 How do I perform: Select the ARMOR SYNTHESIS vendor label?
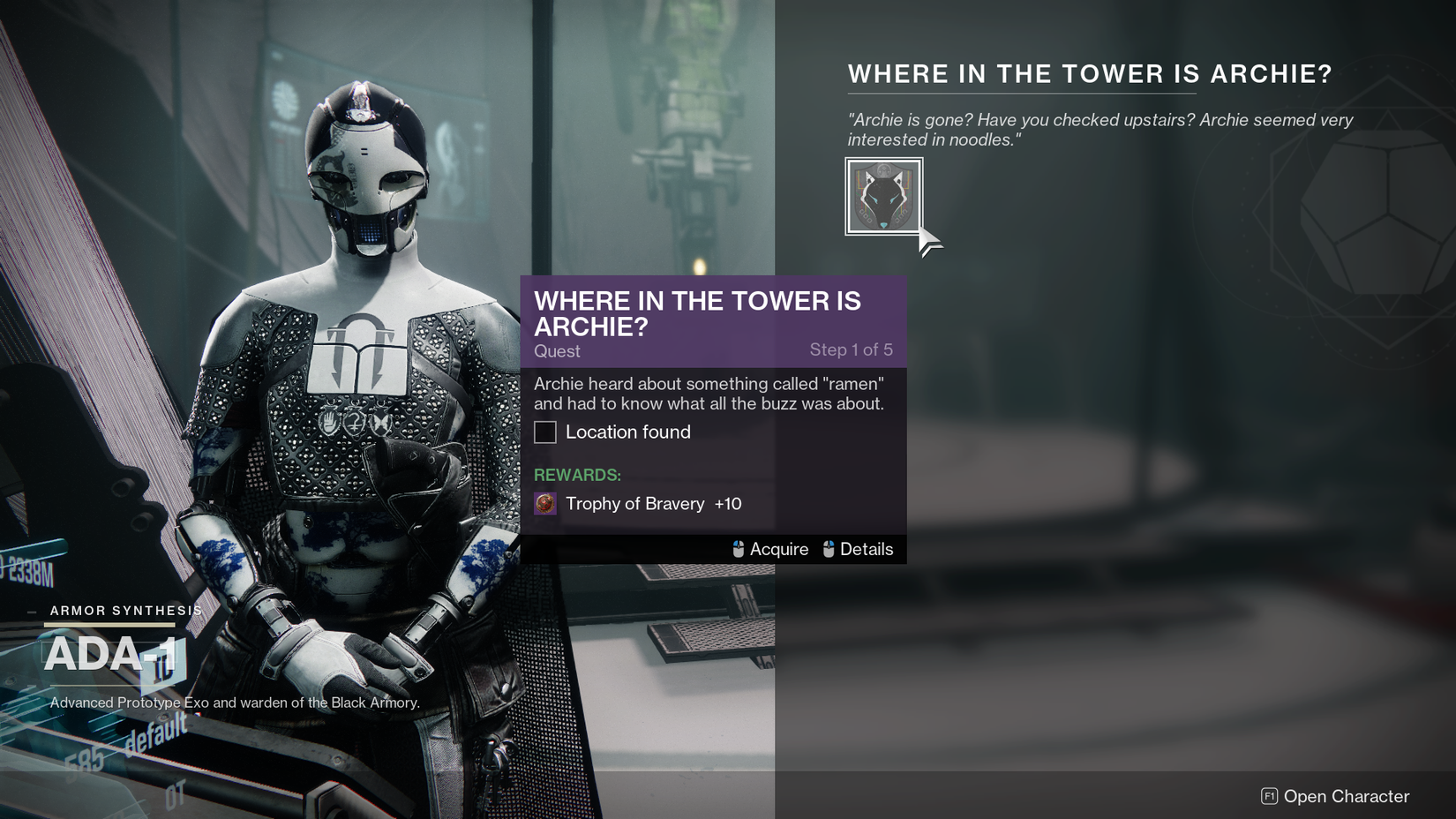[126, 609]
